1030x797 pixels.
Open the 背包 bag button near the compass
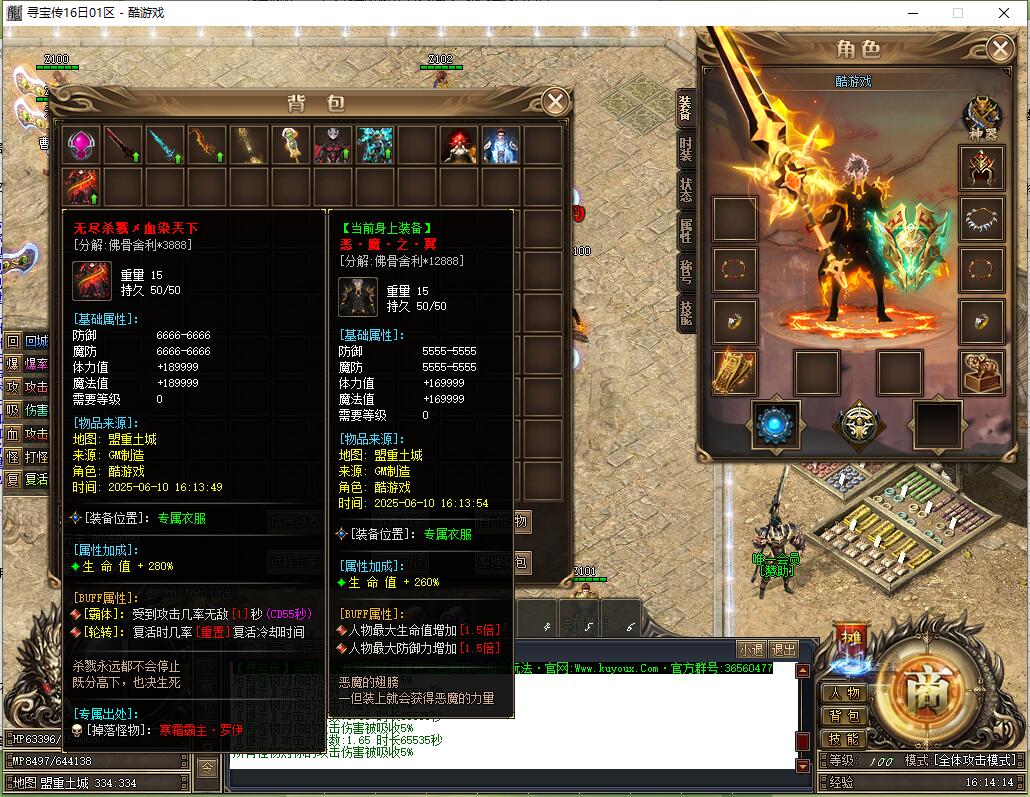843,716
